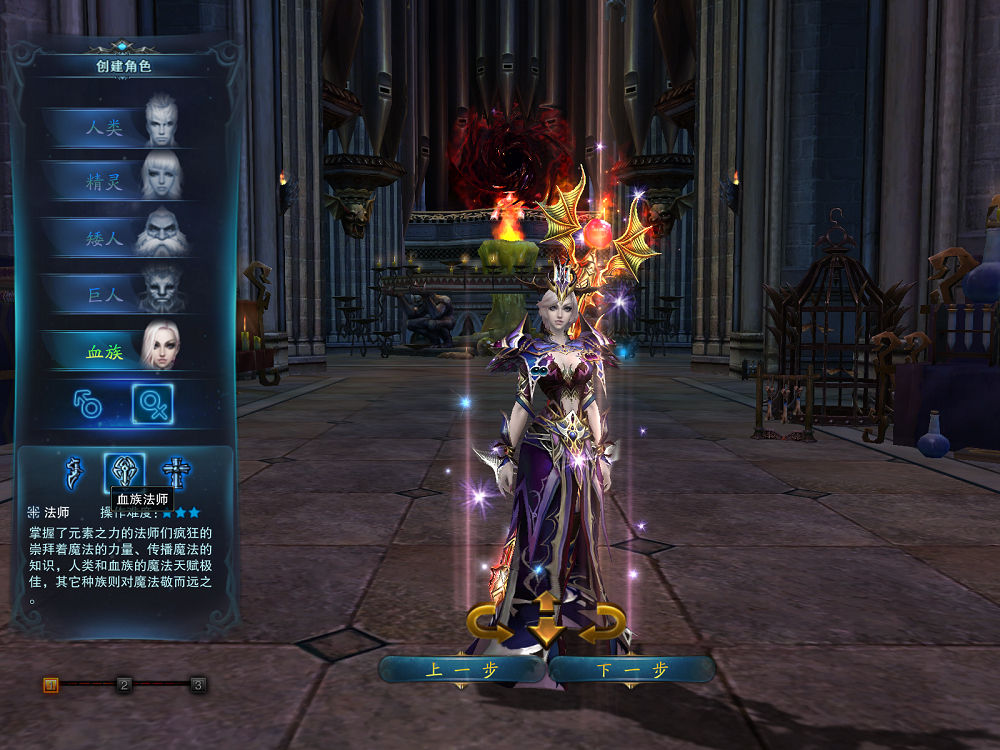Proceed with the 下一步 (next step) button
This screenshot has width=1000, height=750.
[632, 670]
